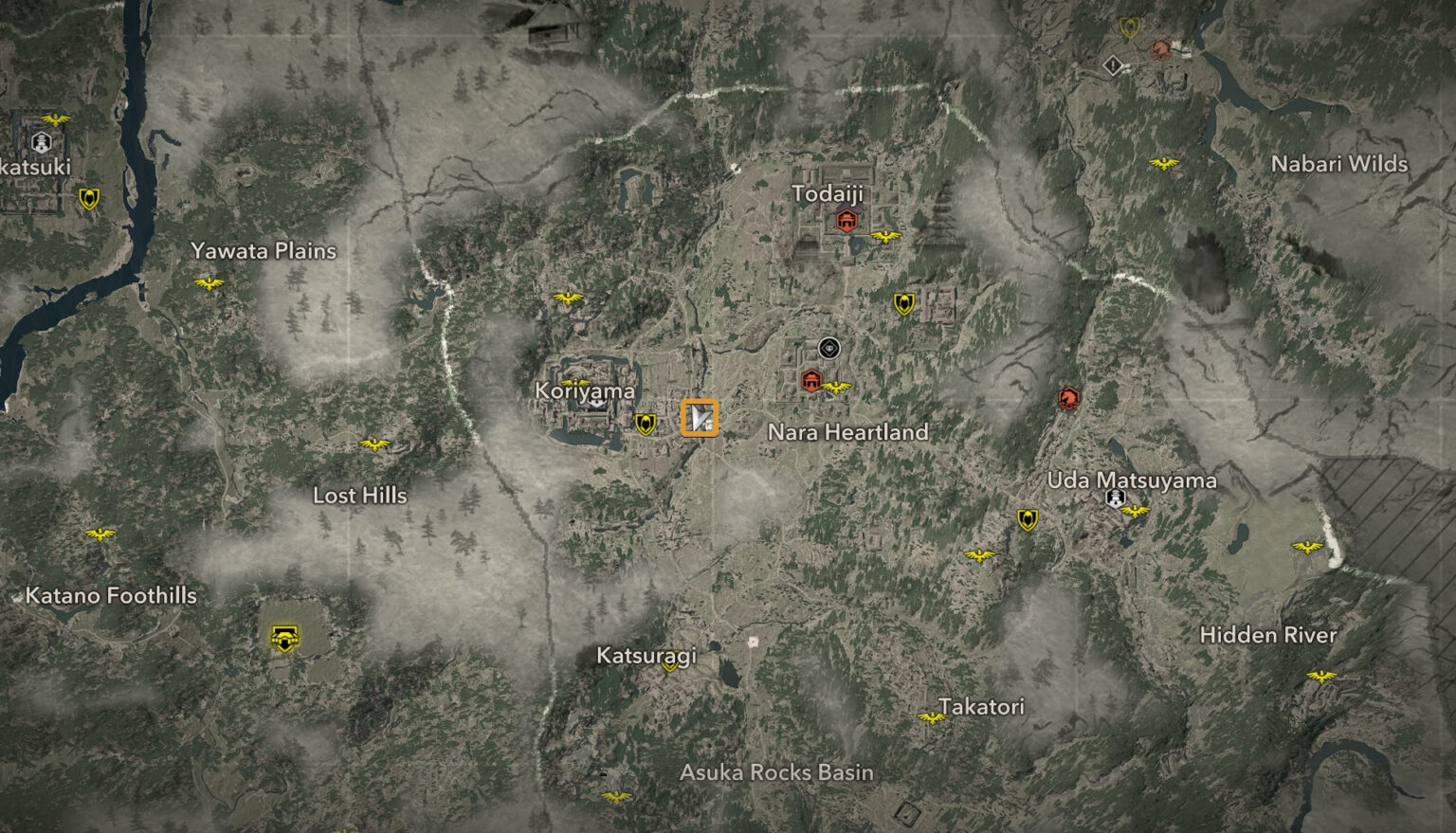Click the hooded figure marker near Katsuki

(39, 142)
